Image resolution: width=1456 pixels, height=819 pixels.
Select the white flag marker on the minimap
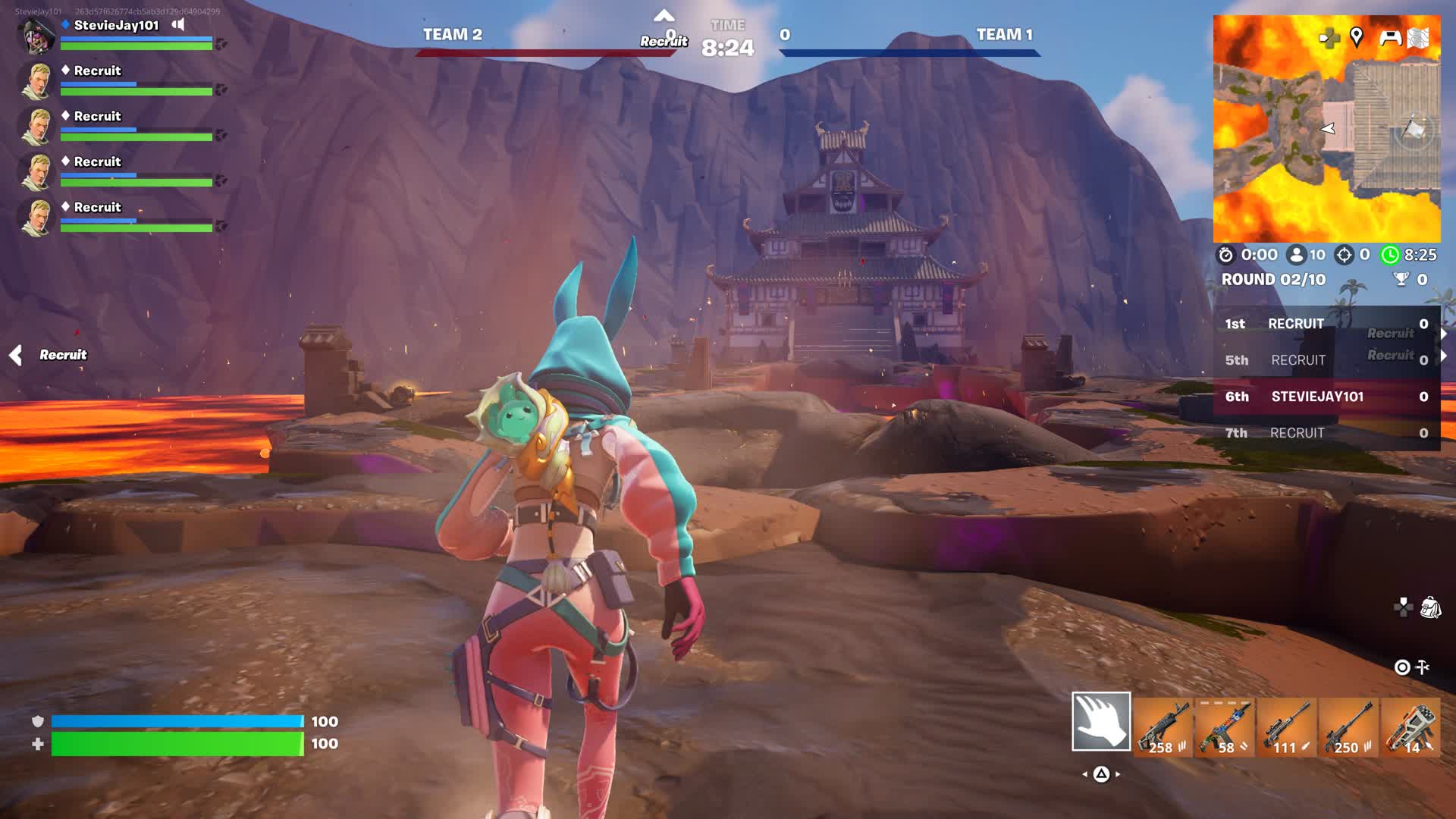(x=1412, y=129)
